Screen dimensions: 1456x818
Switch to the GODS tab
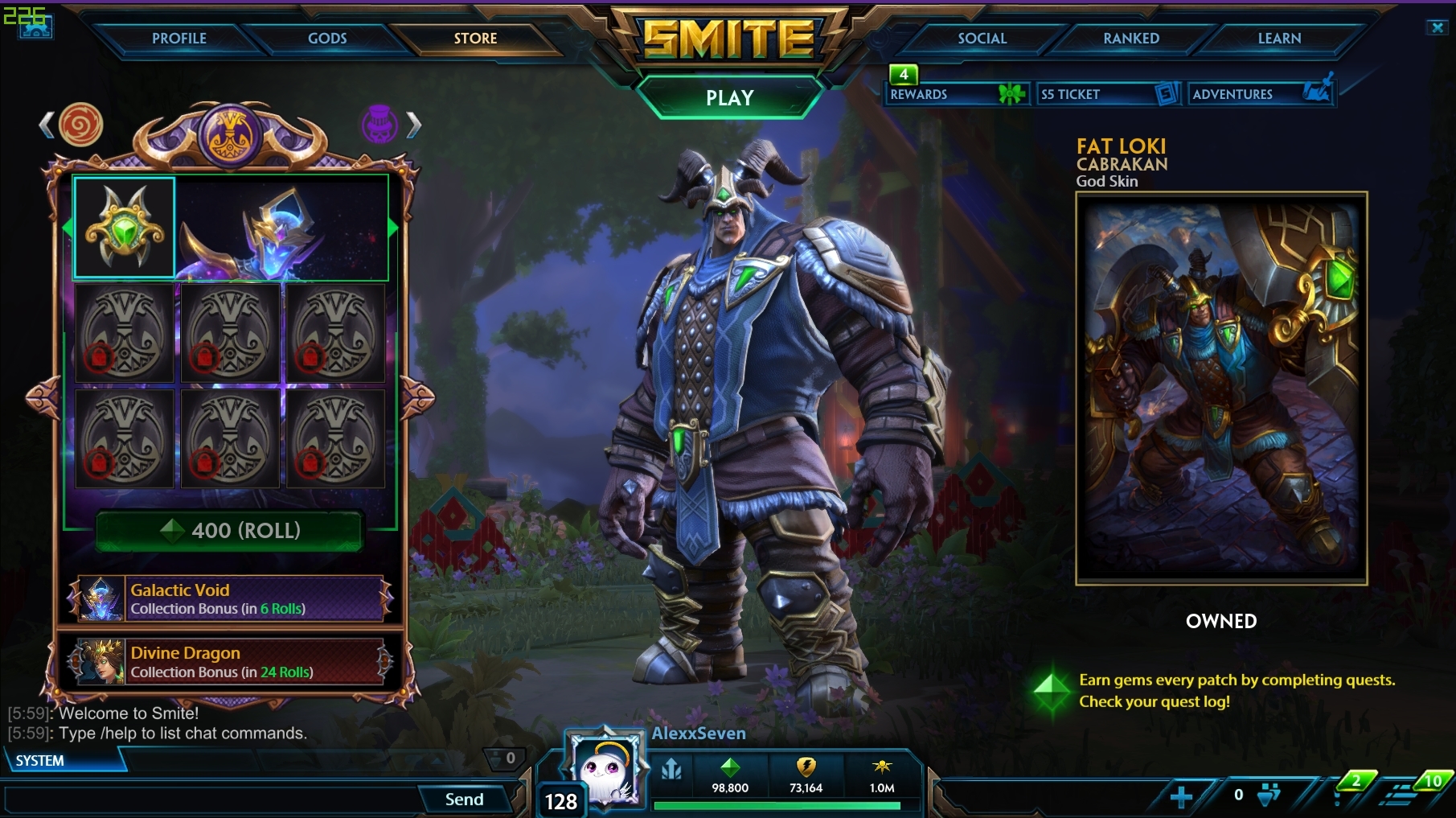tap(327, 38)
